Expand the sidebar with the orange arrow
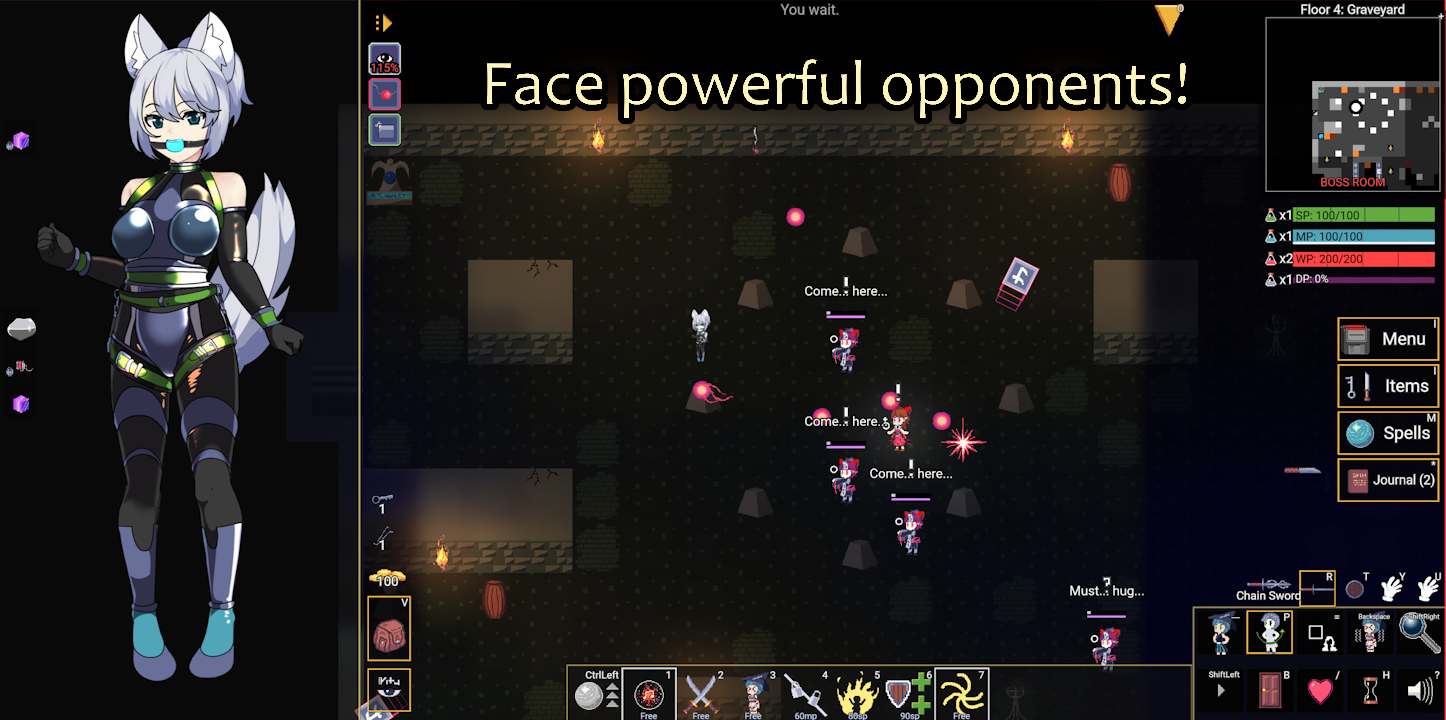This screenshot has width=1446, height=720. [383, 21]
